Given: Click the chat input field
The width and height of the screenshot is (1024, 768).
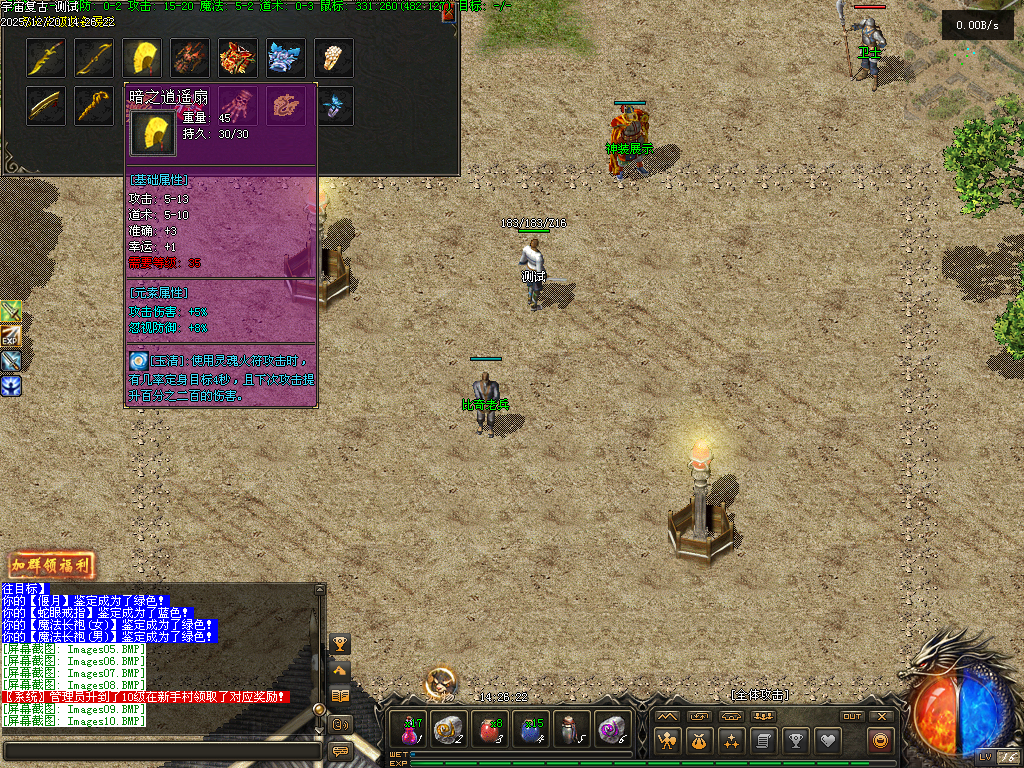Looking at the screenshot, I should click(x=162, y=750).
